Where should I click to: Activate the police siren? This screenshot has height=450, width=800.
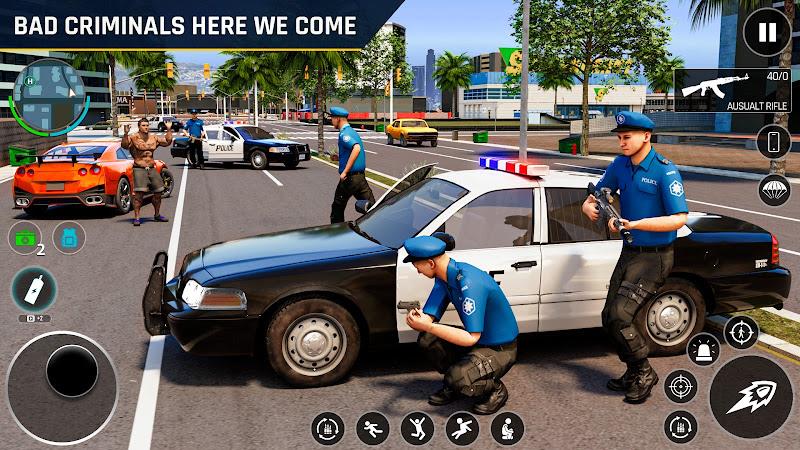[703, 349]
